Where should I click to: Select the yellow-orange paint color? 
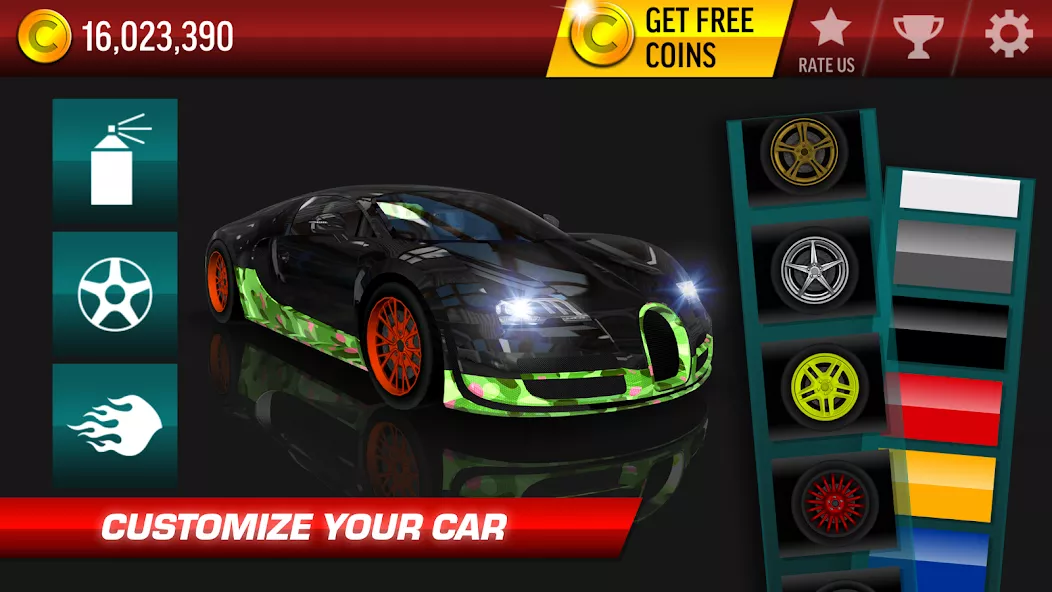tap(945, 485)
